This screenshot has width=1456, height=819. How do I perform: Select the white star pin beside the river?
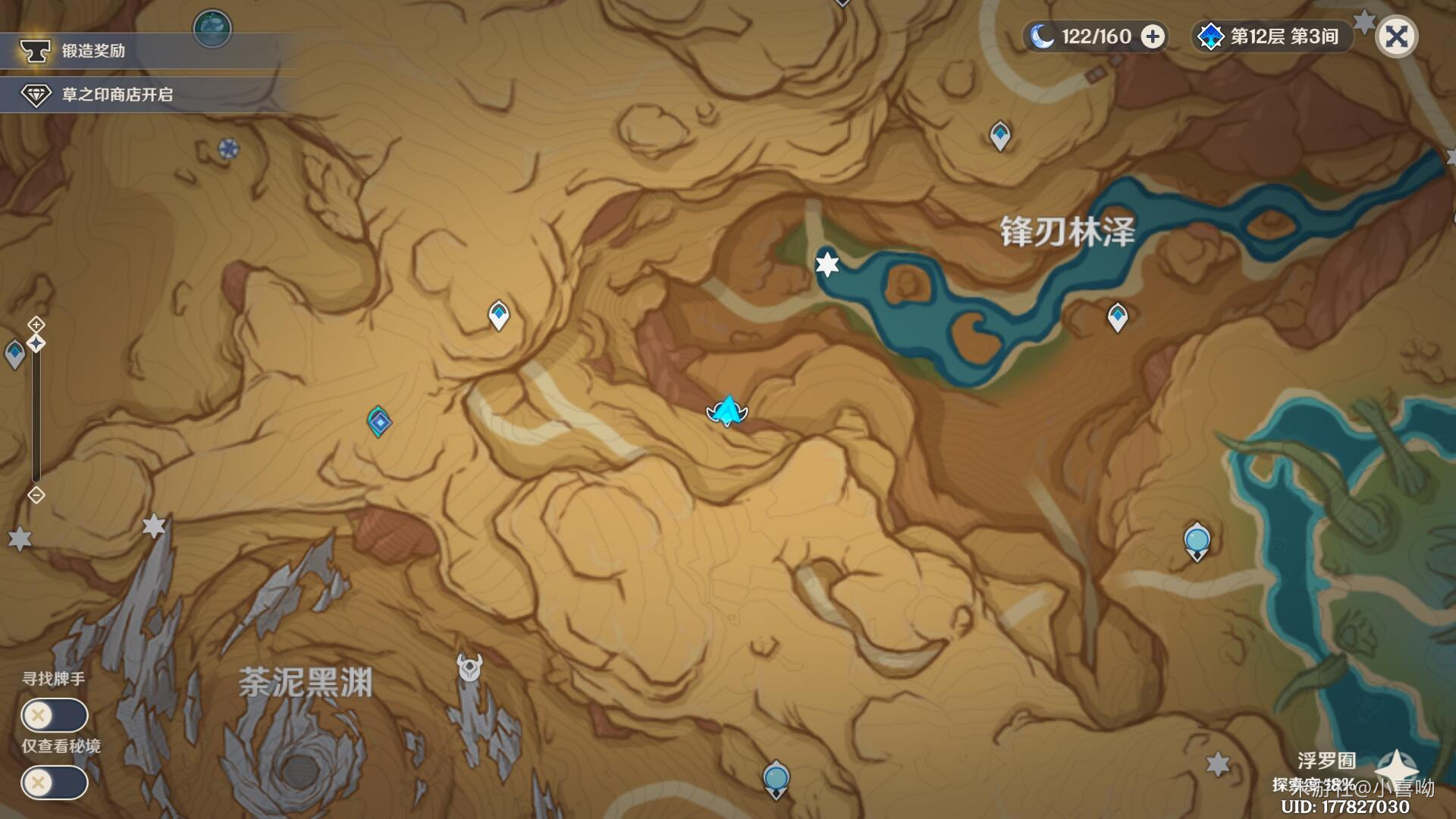(x=827, y=264)
